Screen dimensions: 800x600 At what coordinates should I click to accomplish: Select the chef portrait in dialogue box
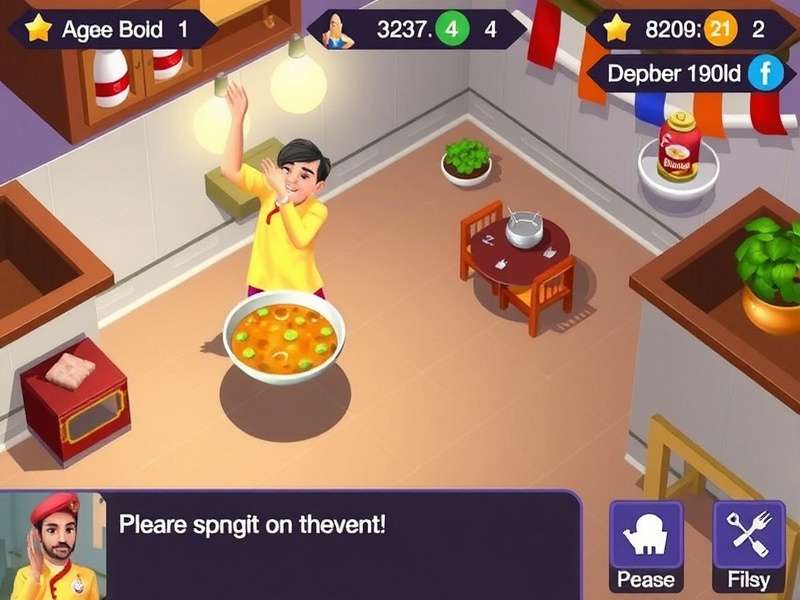point(50,546)
